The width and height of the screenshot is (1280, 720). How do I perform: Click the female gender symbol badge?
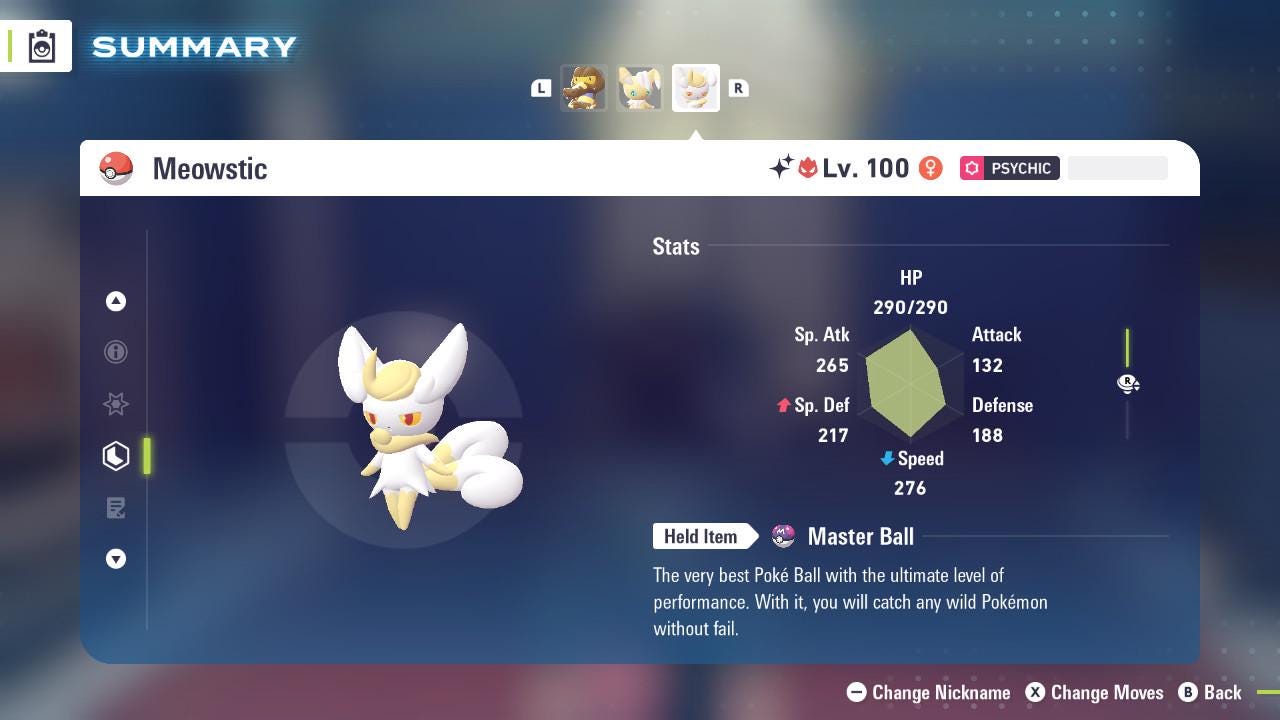[x=930, y=168]
